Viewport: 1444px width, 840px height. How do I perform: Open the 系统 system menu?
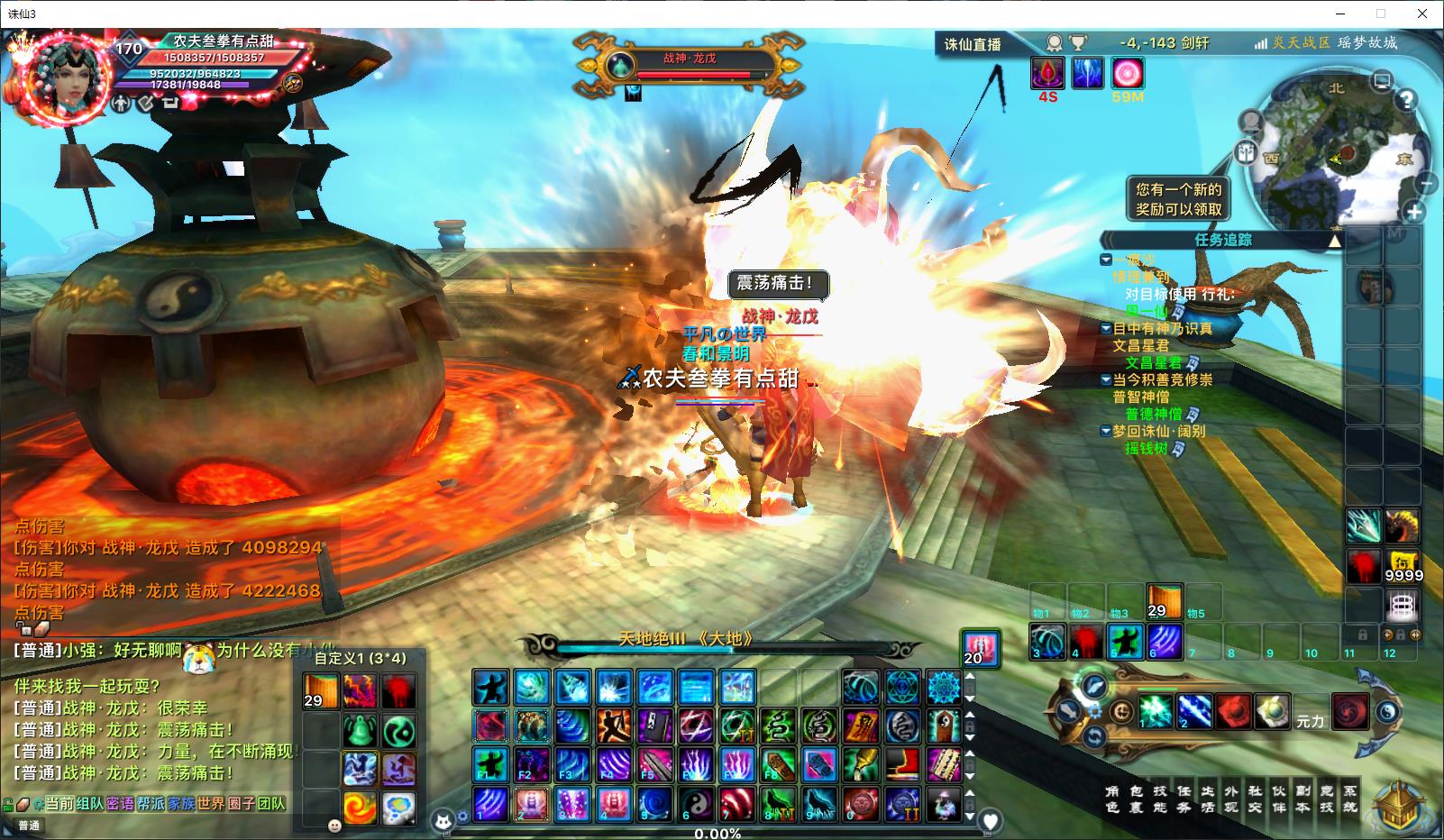tap(1349, 799)
